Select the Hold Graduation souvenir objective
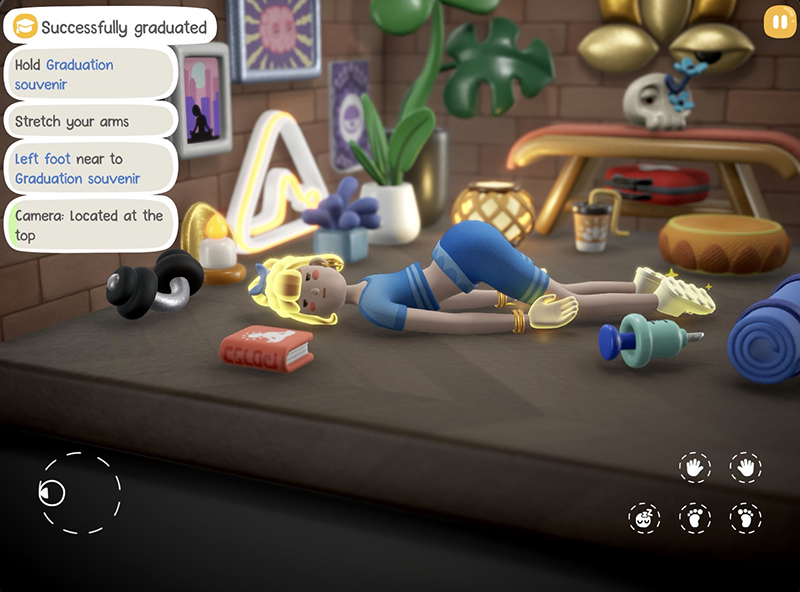Viewport: 800px width, 592px height. [x=92, y=75]
